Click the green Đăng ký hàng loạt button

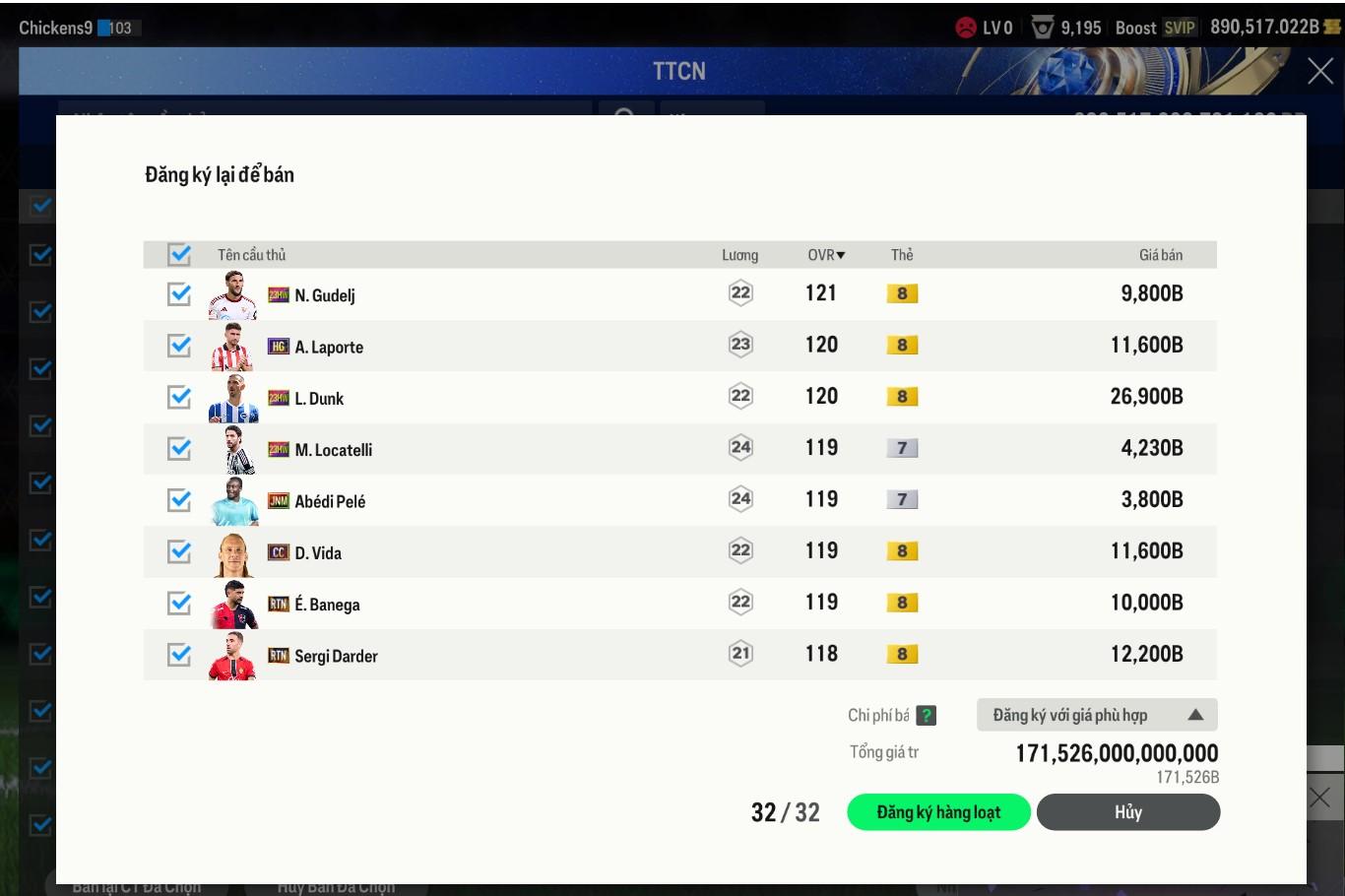tap(938, 812)
